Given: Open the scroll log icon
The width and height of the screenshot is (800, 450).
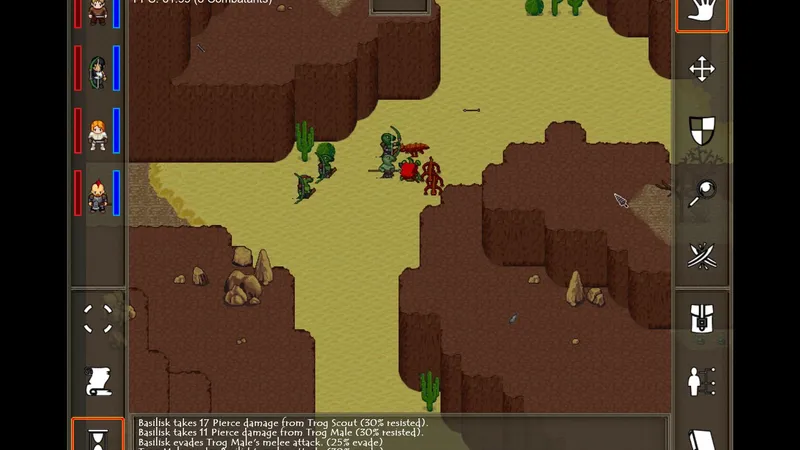Looking at the screenshot, I should [98, 381].
